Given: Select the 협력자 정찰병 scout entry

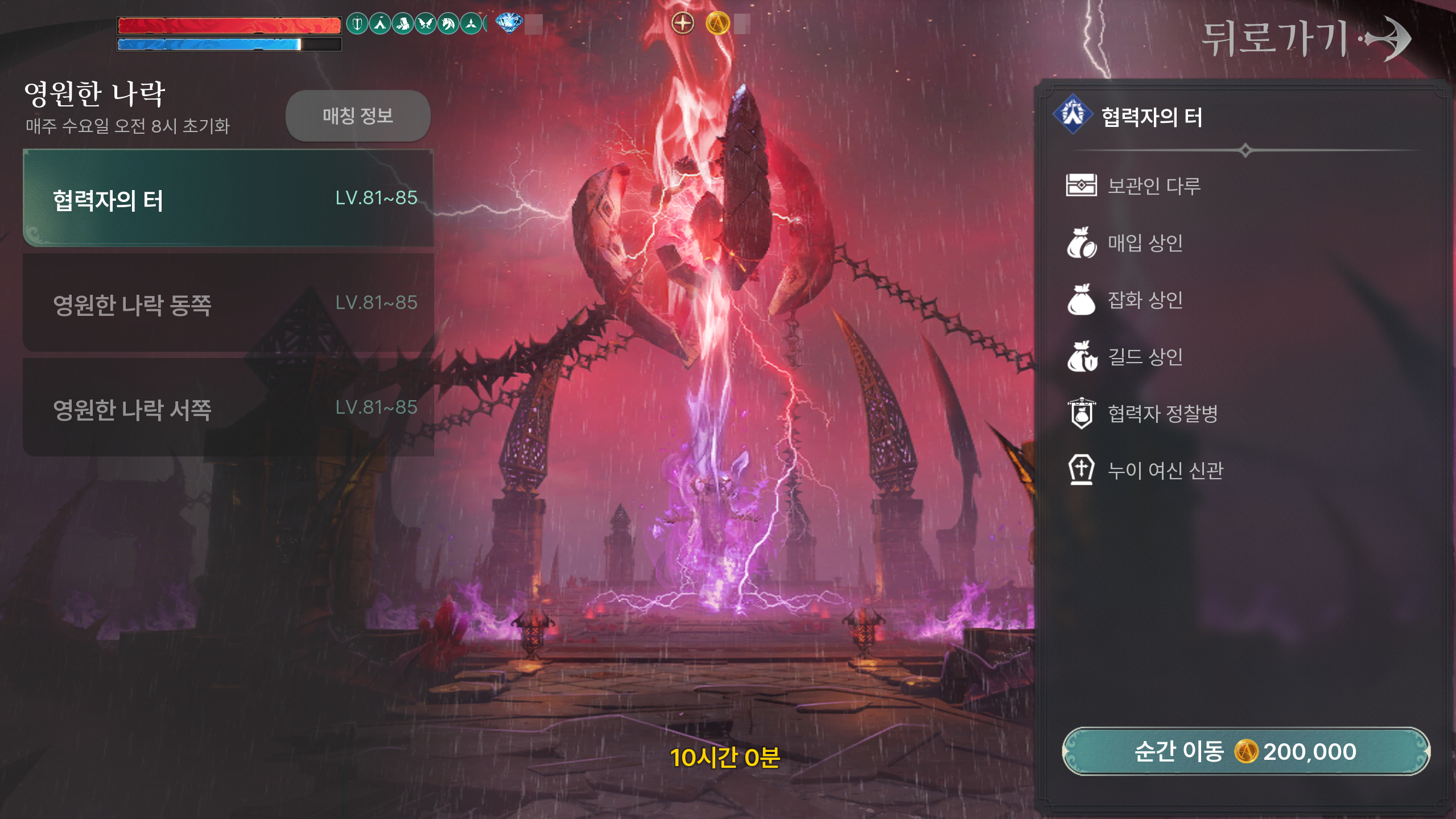Looking at the screenshot, I should pyautogui.click(x=1162, y=413).
